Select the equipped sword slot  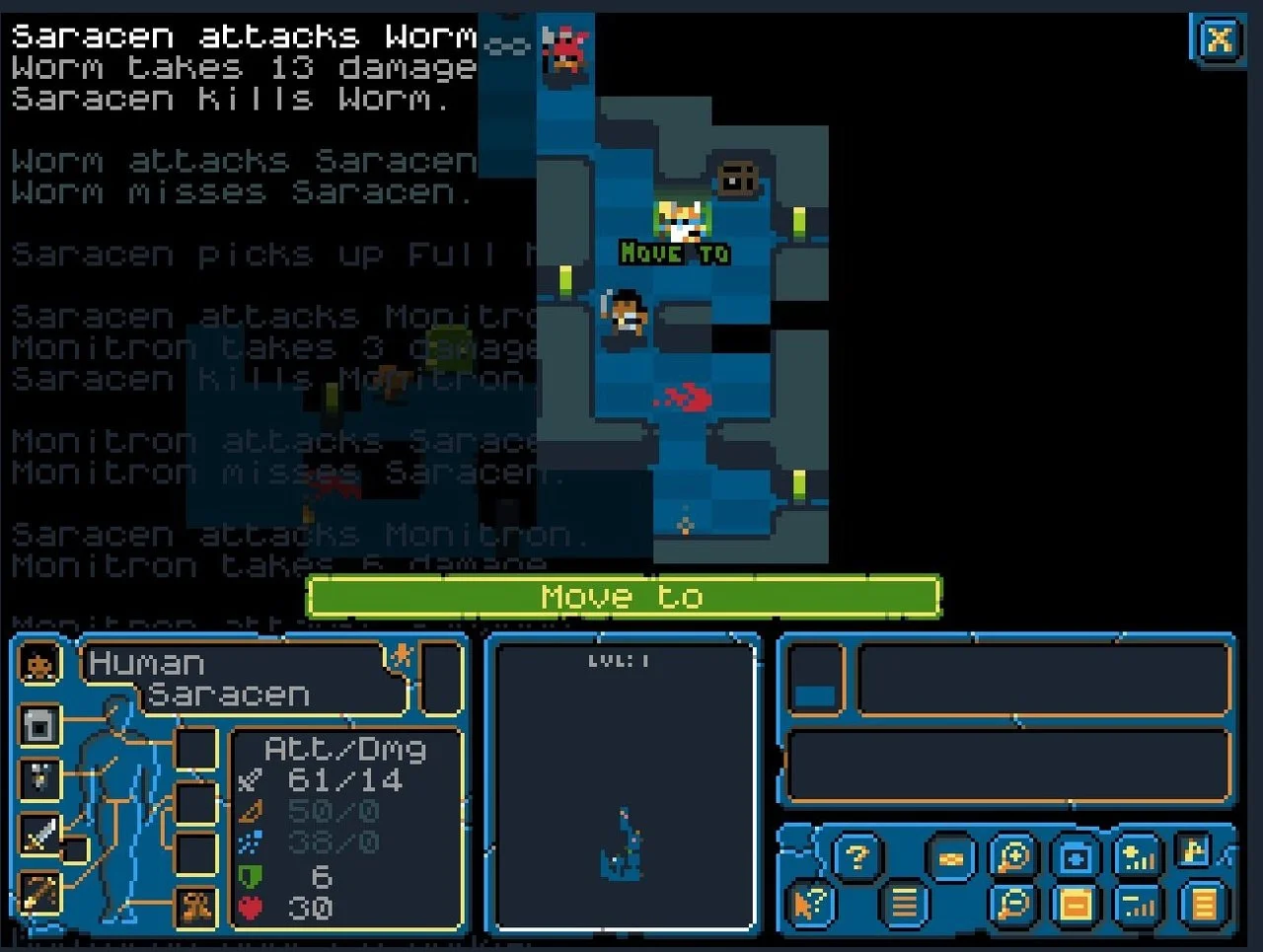click(38, 836)
